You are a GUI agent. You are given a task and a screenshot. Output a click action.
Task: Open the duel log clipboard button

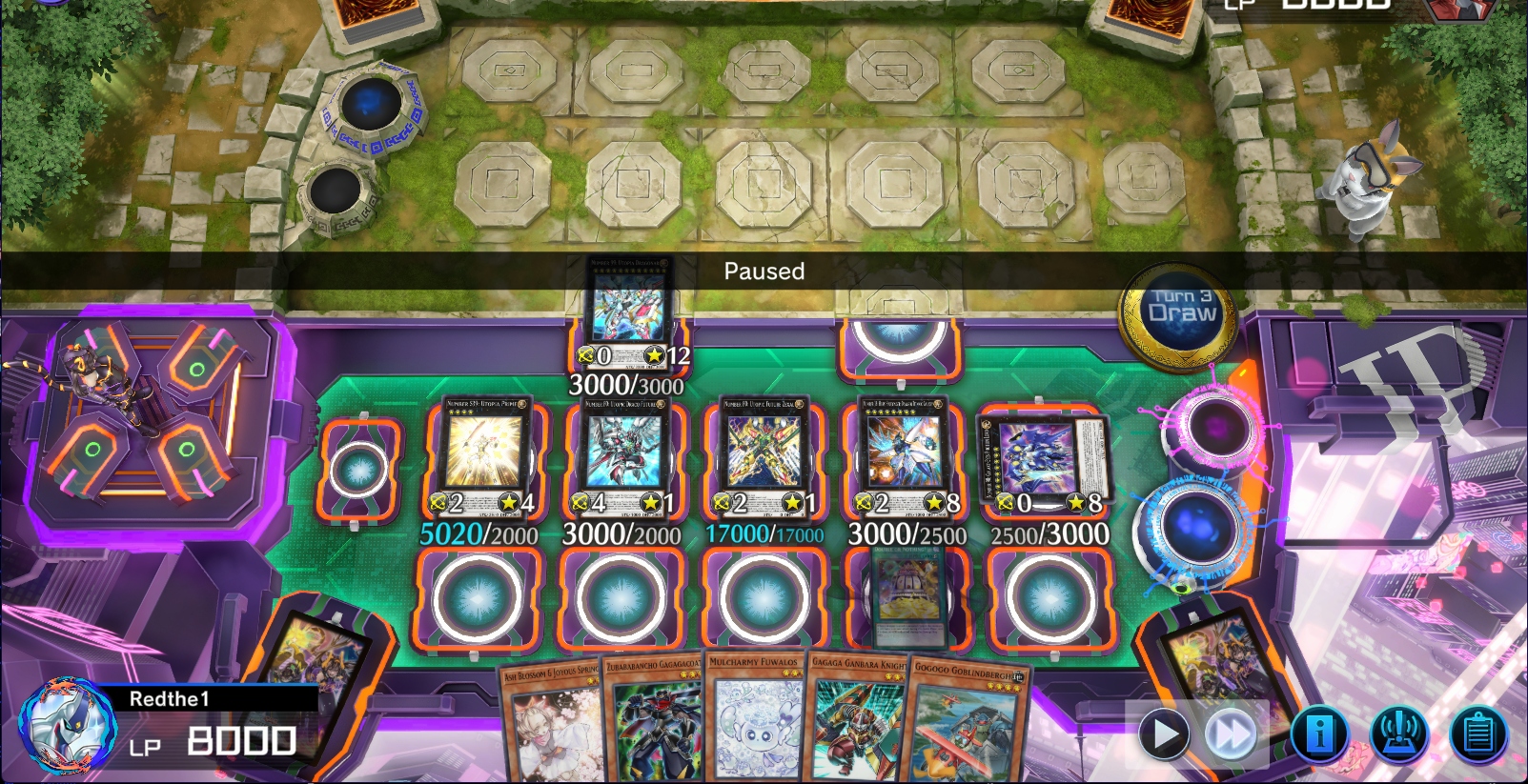click(1477, 734)
